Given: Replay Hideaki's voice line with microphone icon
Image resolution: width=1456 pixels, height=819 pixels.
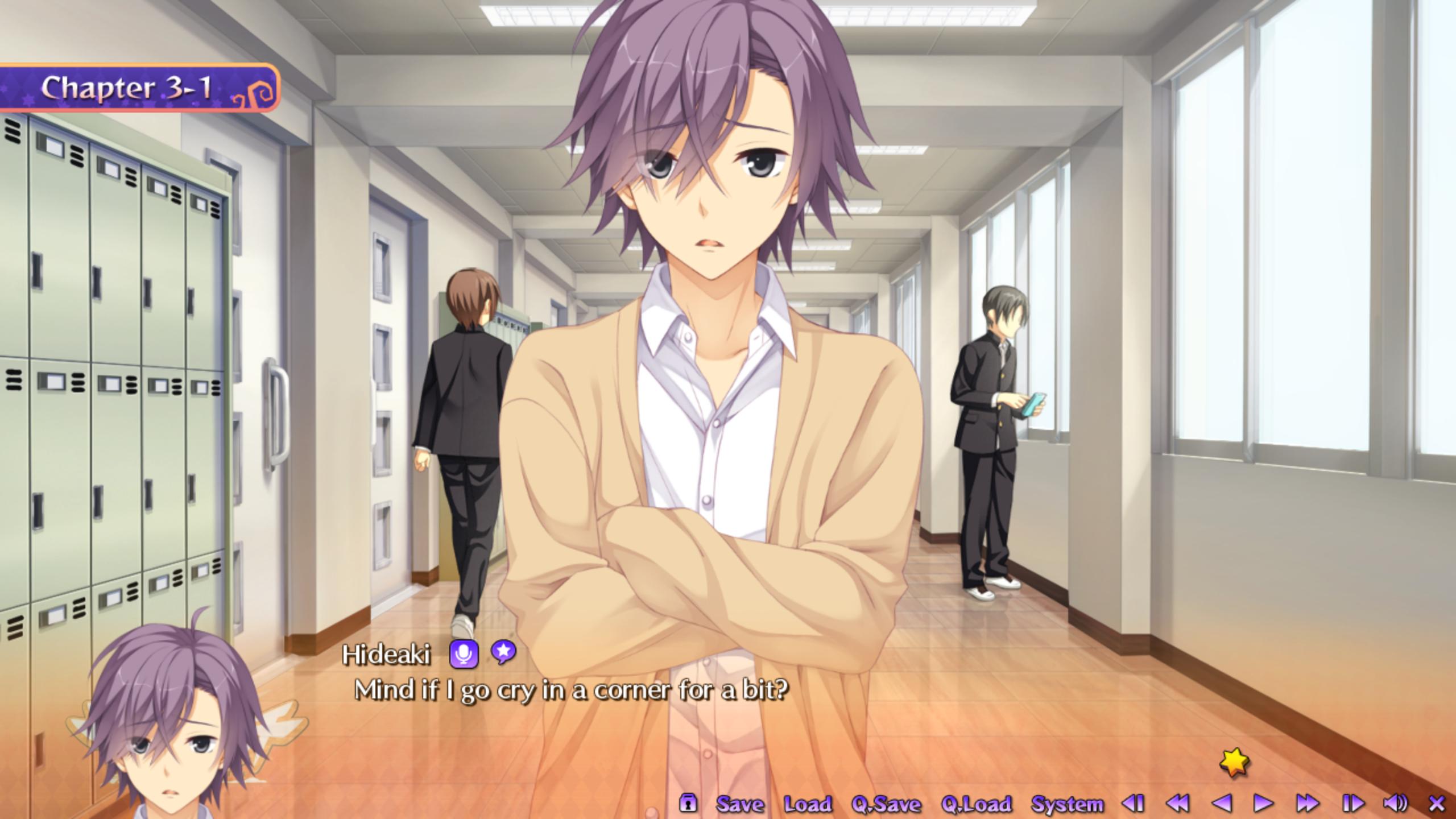Looking at the screenshot, I should pos(464,654).
